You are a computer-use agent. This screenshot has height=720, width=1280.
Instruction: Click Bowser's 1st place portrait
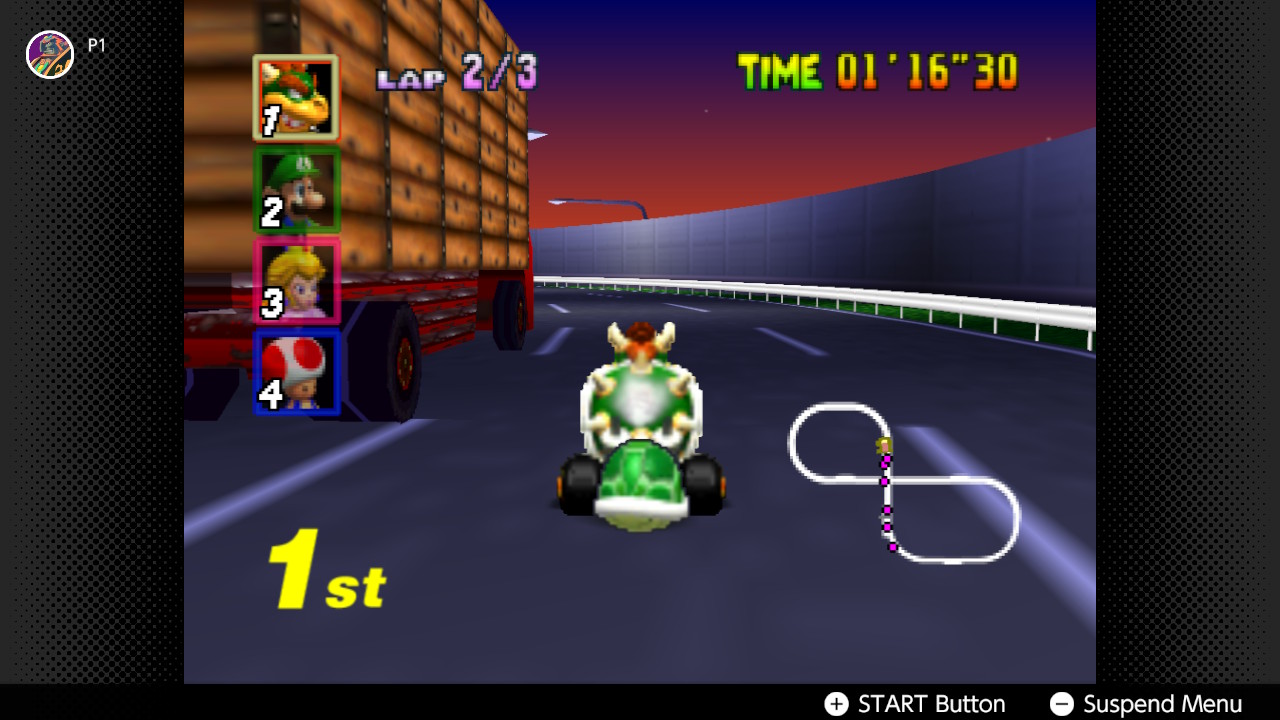coord(295,96)
